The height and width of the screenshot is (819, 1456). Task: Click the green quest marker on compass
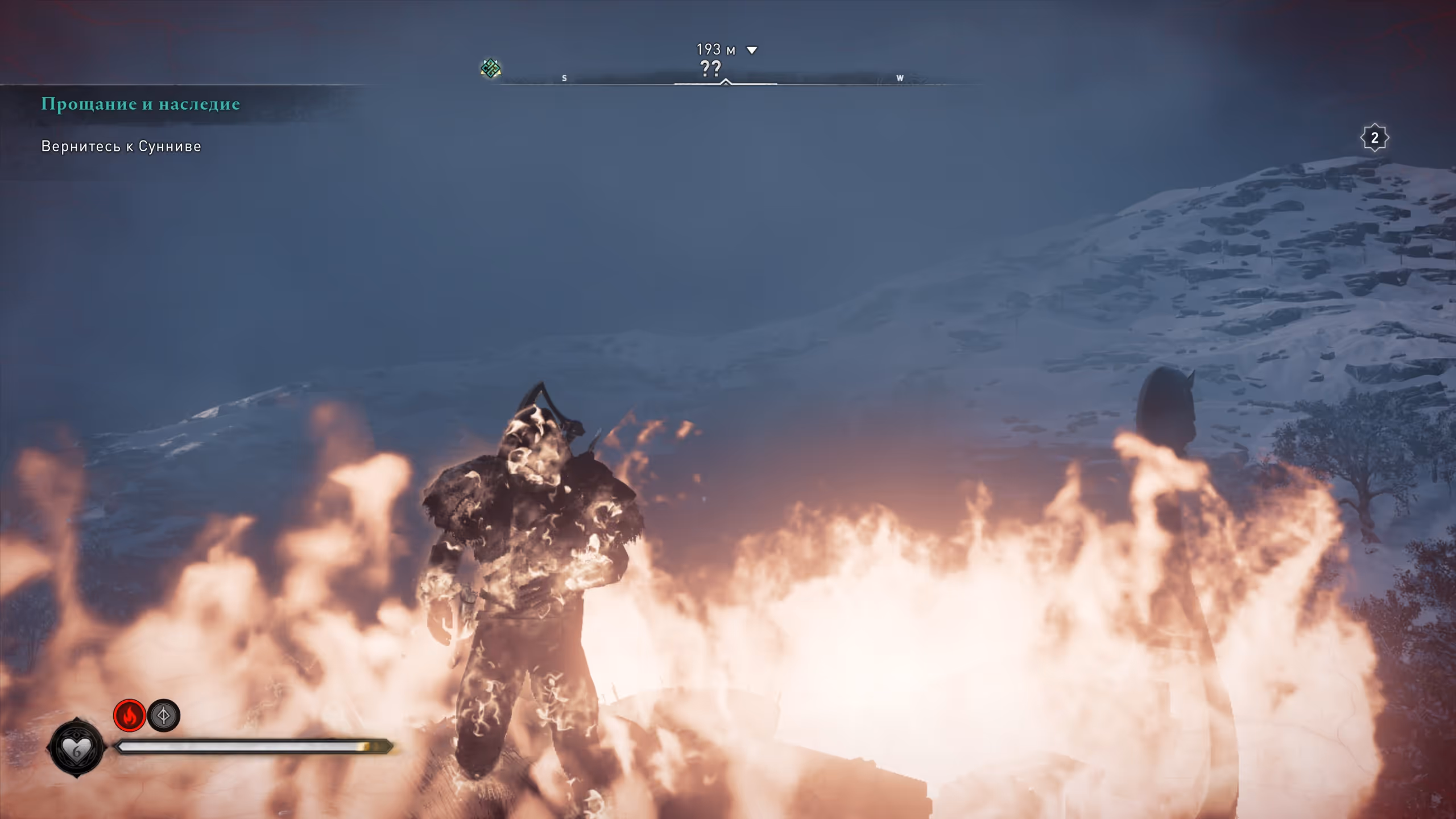[490, 69]
